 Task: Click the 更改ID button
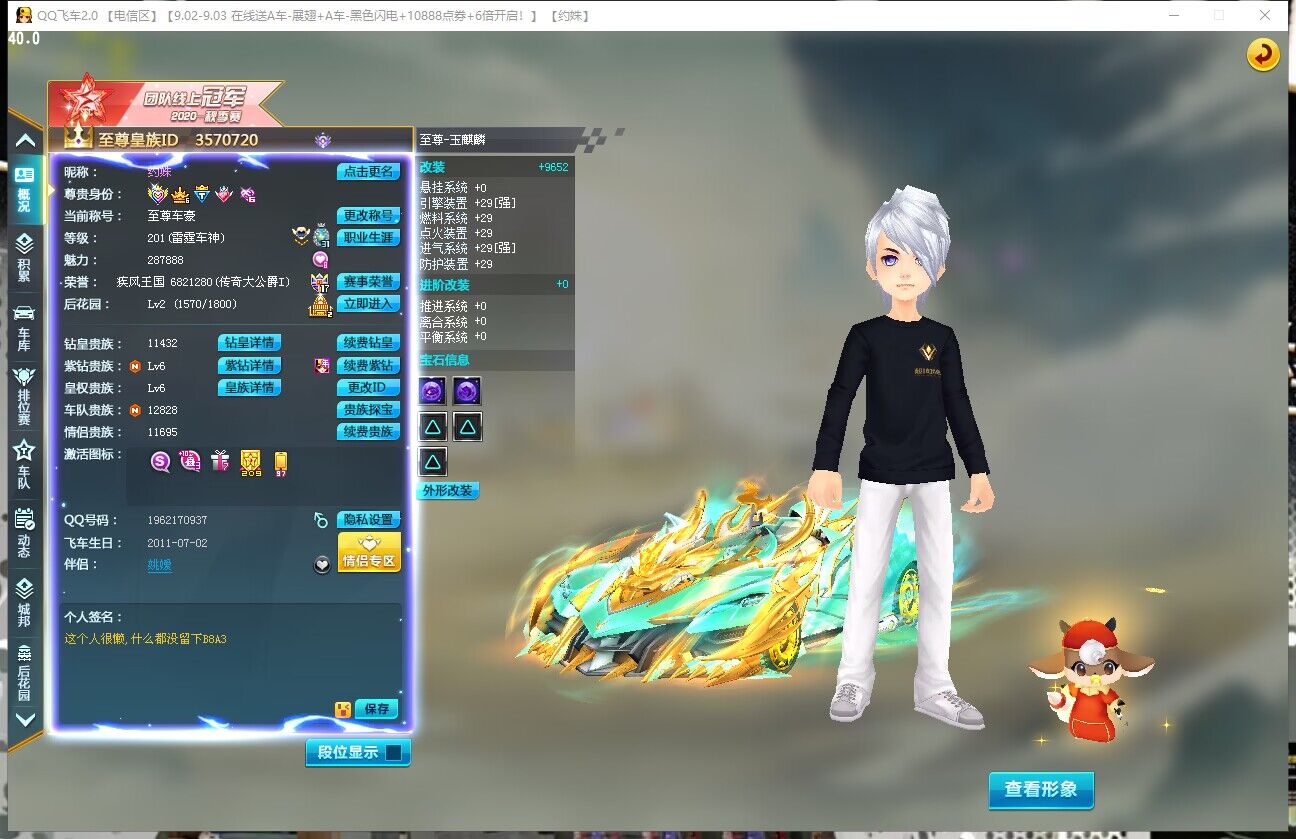[x=368, y=387]
